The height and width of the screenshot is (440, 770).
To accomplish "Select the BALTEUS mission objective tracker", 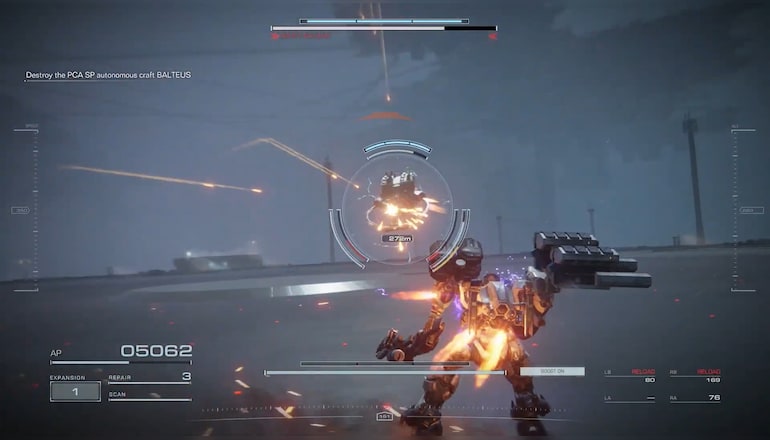I will 108,75.
